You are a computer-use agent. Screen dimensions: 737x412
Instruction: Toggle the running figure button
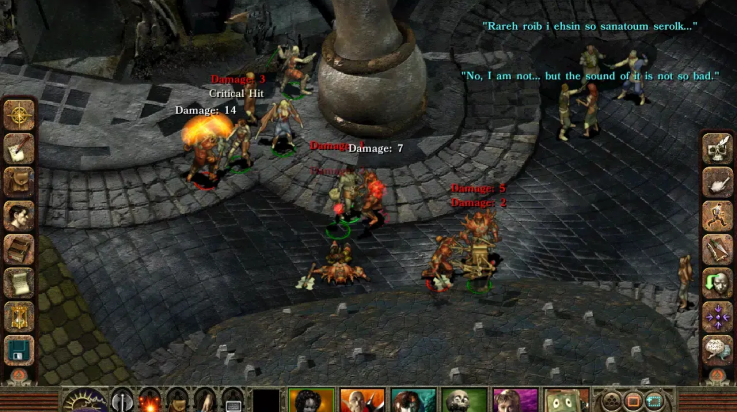(x=717, y=215)
